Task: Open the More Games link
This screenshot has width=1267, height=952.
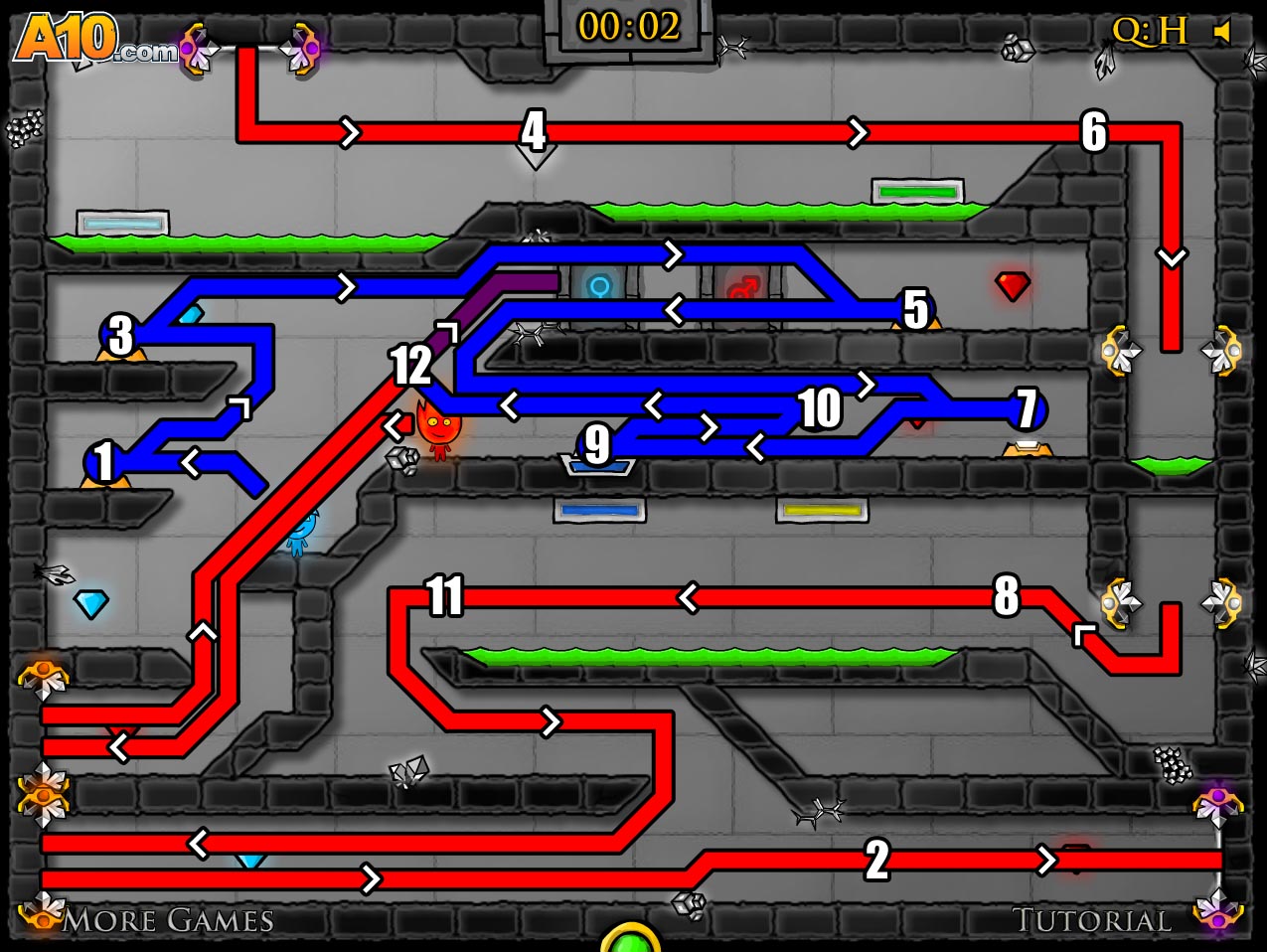Action: [x=168, y=920]
